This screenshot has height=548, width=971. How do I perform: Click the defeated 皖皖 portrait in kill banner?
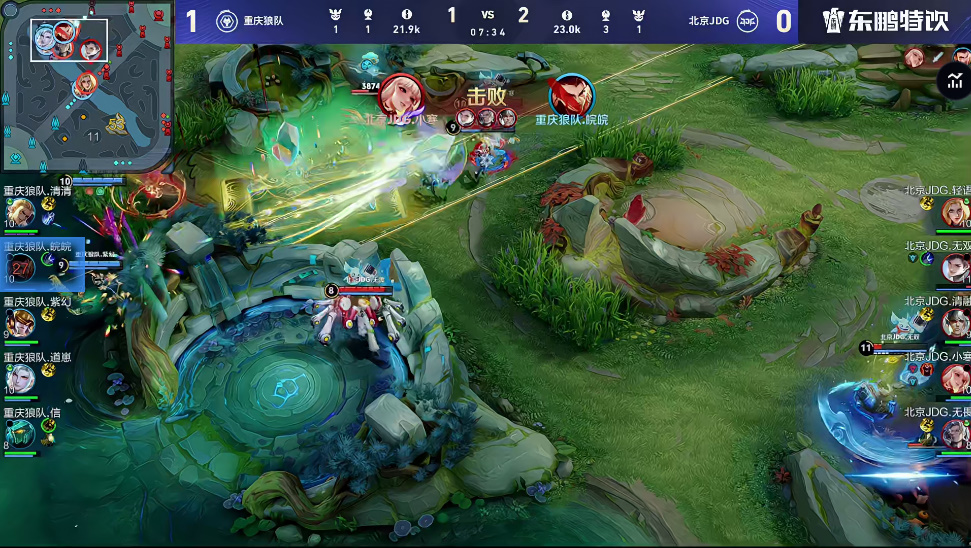(571, 96)
